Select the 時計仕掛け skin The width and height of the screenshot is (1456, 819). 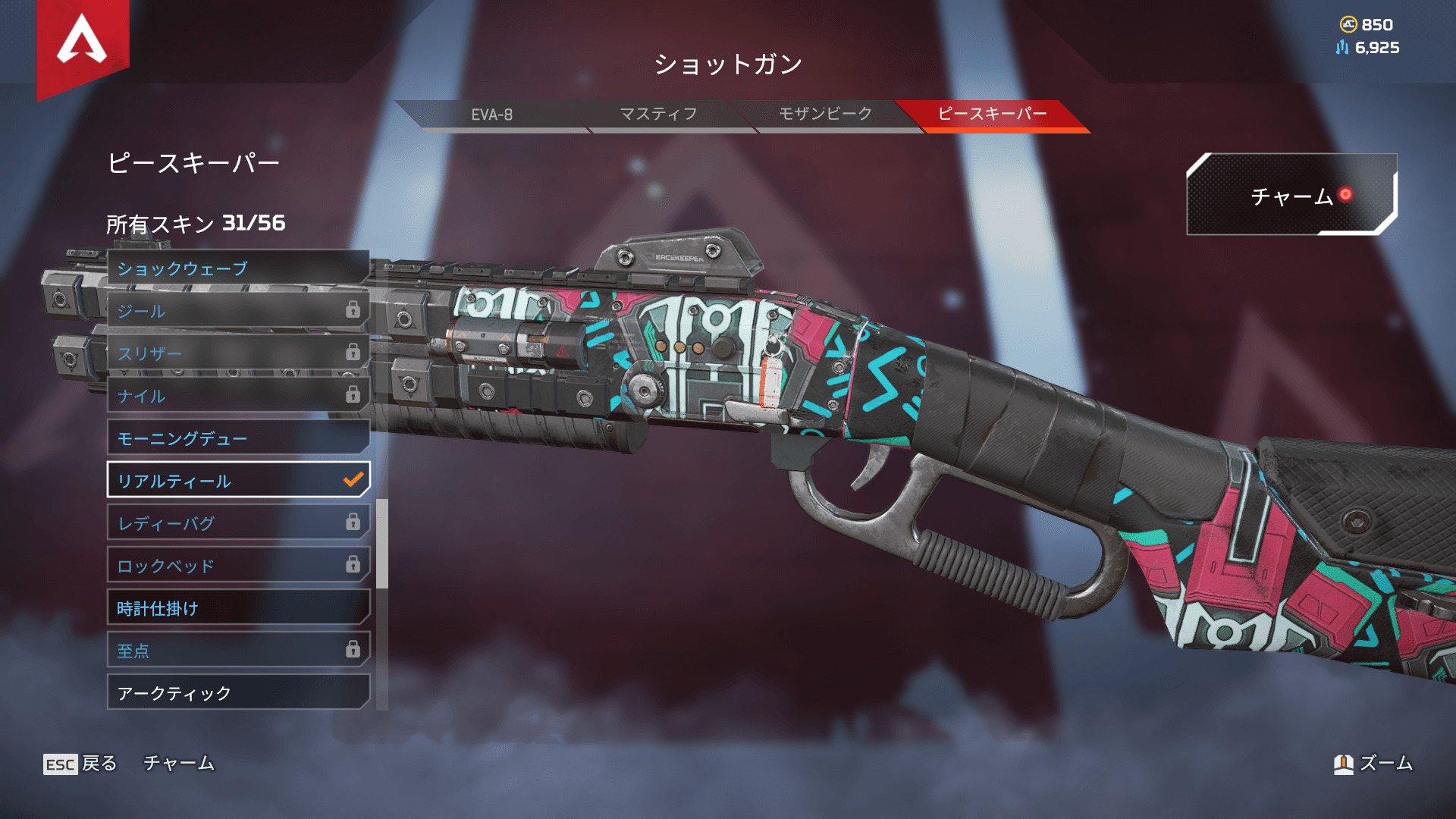click(x=238, y=608)
